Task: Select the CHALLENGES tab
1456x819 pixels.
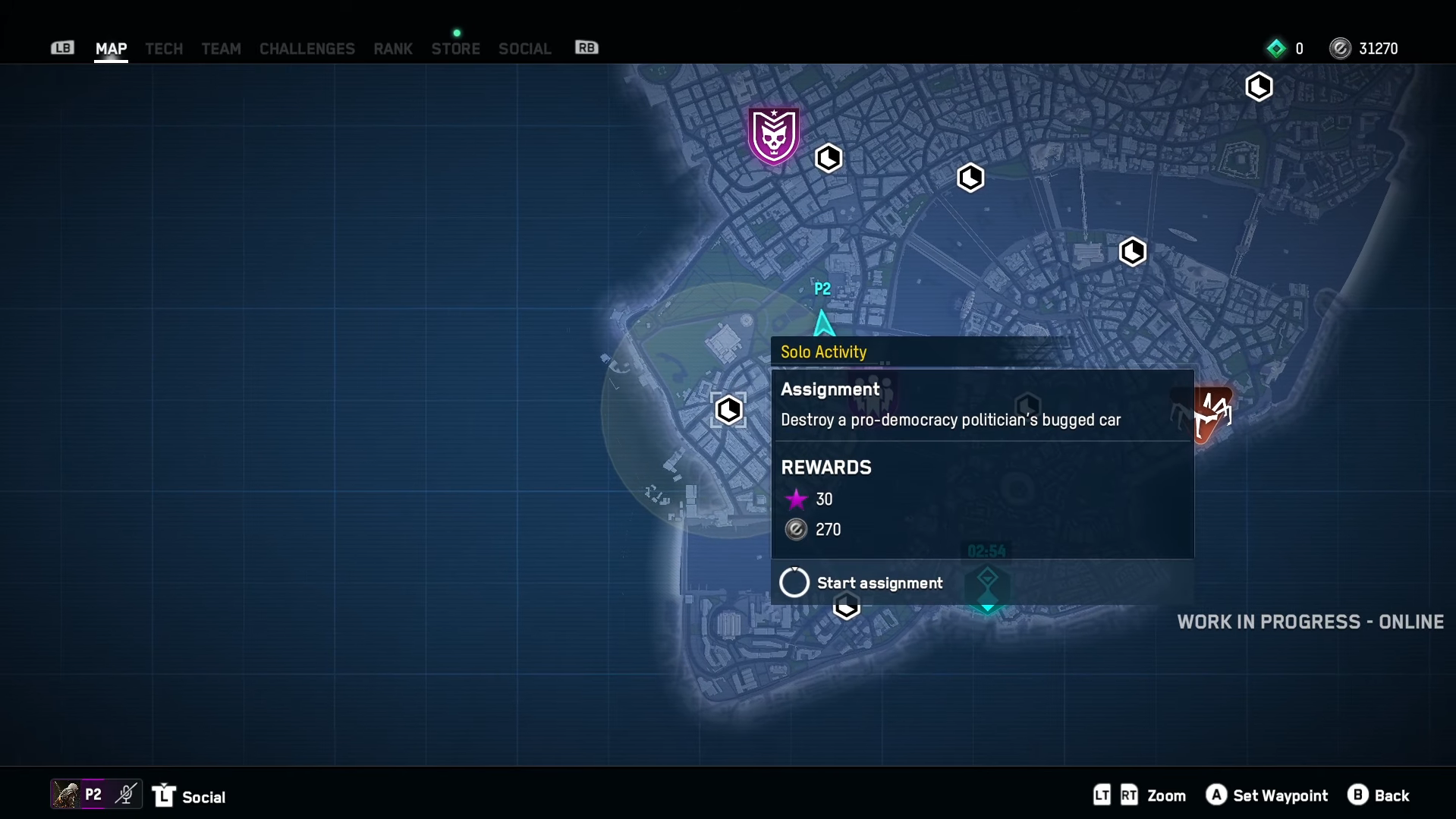Action: (307, 49)
